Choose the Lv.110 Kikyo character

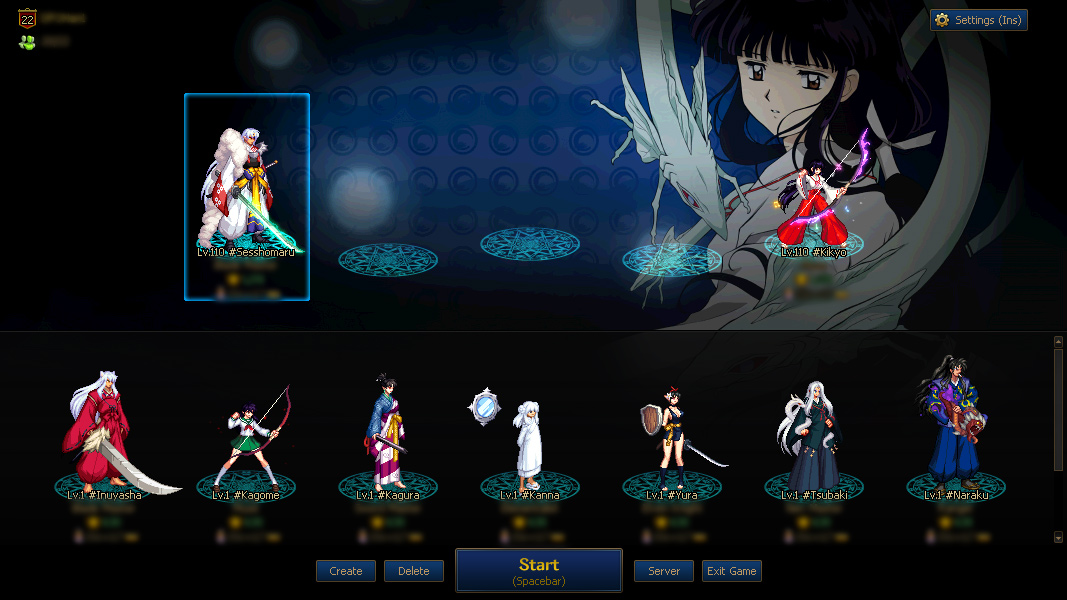pos(814,195)
